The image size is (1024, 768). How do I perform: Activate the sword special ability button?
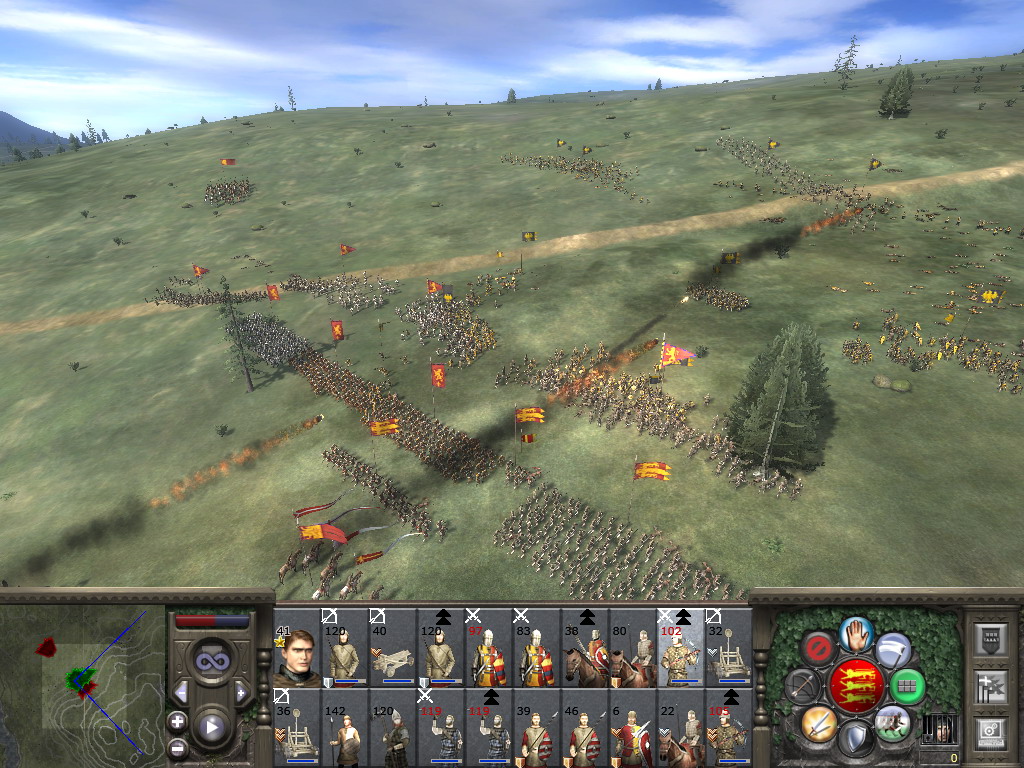click(x=818, y=722)
